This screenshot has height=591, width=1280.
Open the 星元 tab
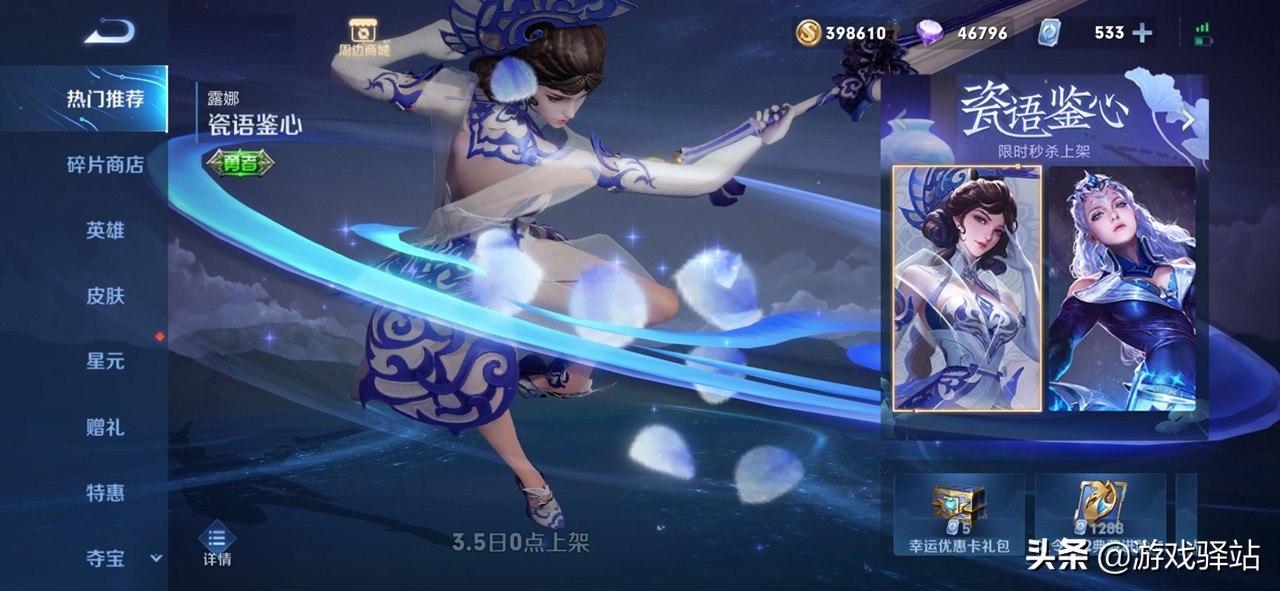(x=105, y=361)
